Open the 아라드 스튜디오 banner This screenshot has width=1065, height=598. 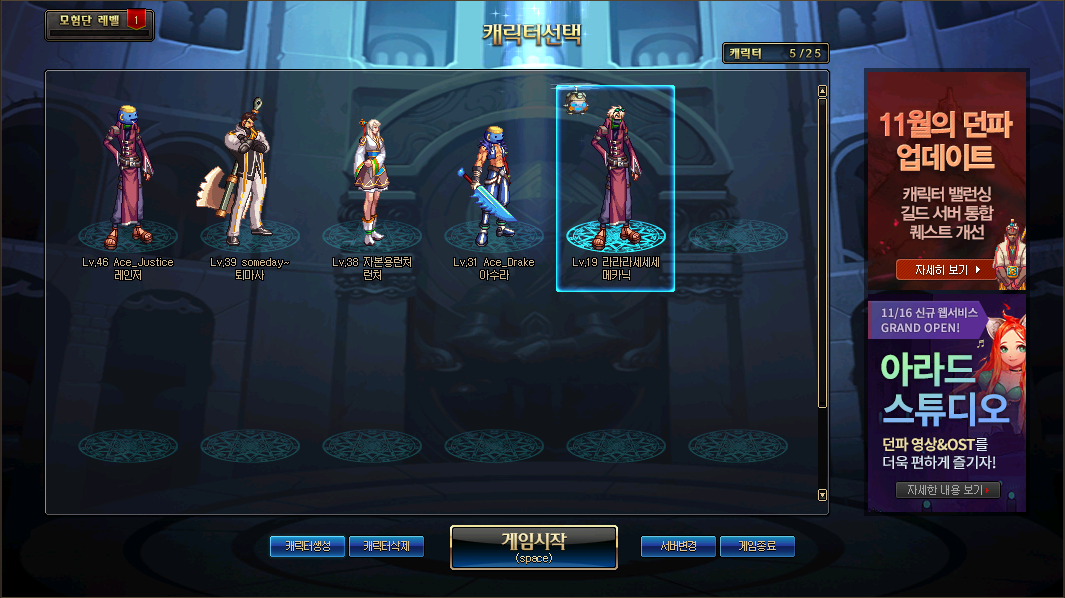tap(945, 390)
